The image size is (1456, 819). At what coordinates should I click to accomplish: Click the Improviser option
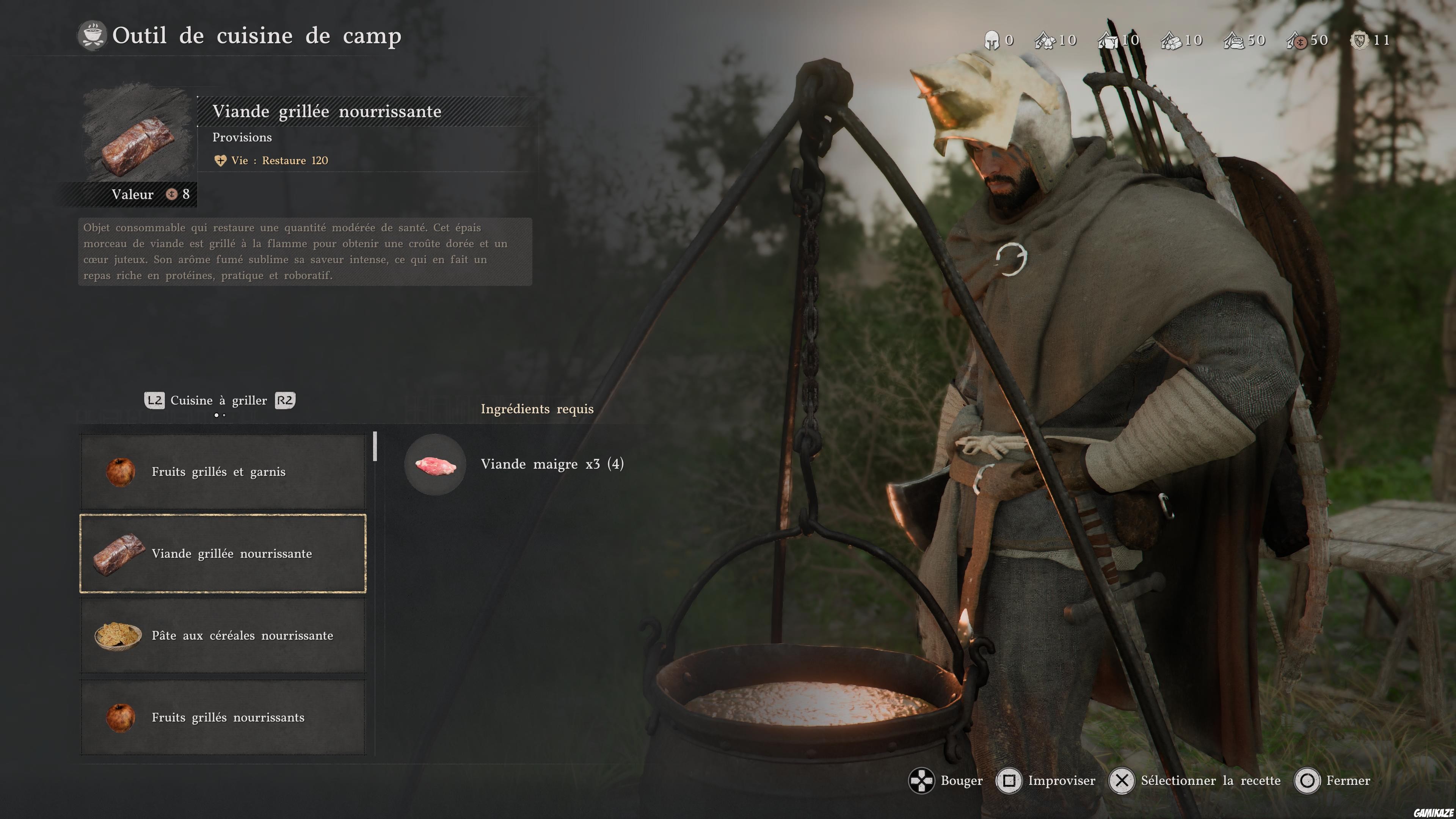(x=1046, y=781)
